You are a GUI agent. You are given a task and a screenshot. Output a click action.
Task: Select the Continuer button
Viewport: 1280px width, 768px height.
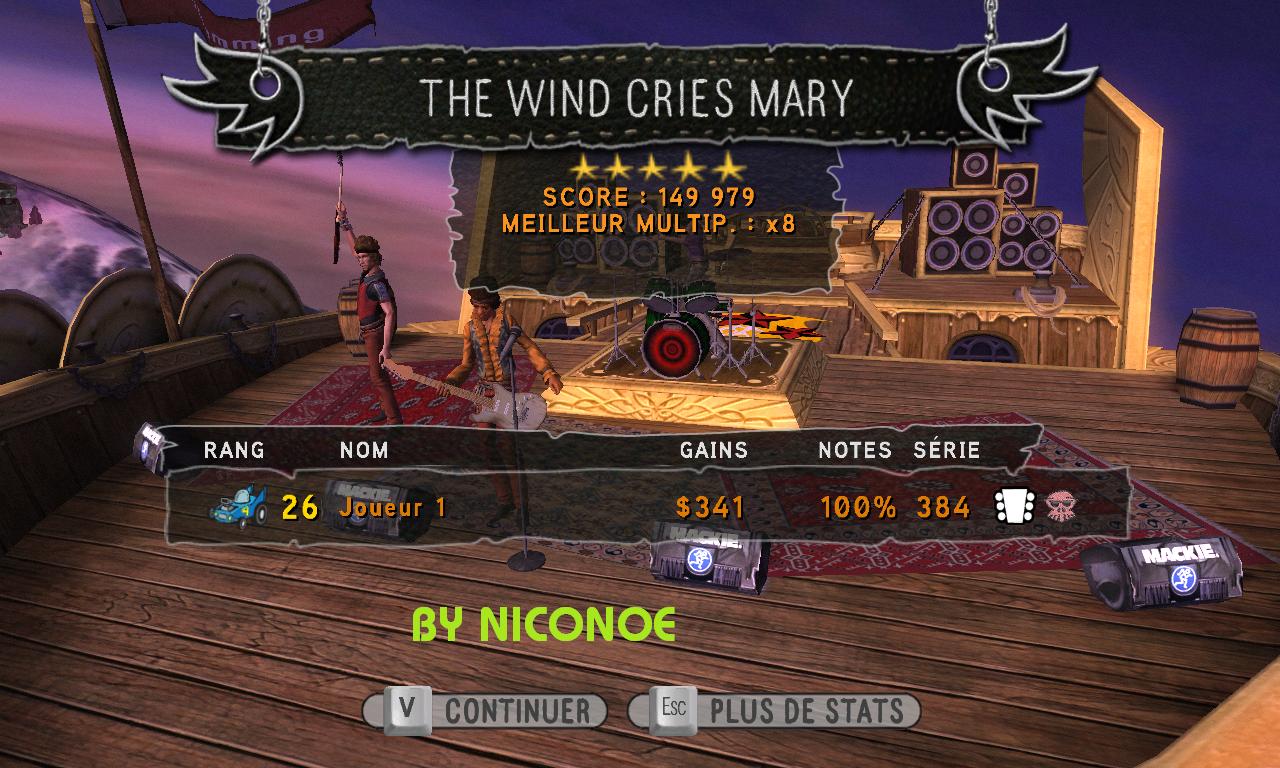click(486, 711)
